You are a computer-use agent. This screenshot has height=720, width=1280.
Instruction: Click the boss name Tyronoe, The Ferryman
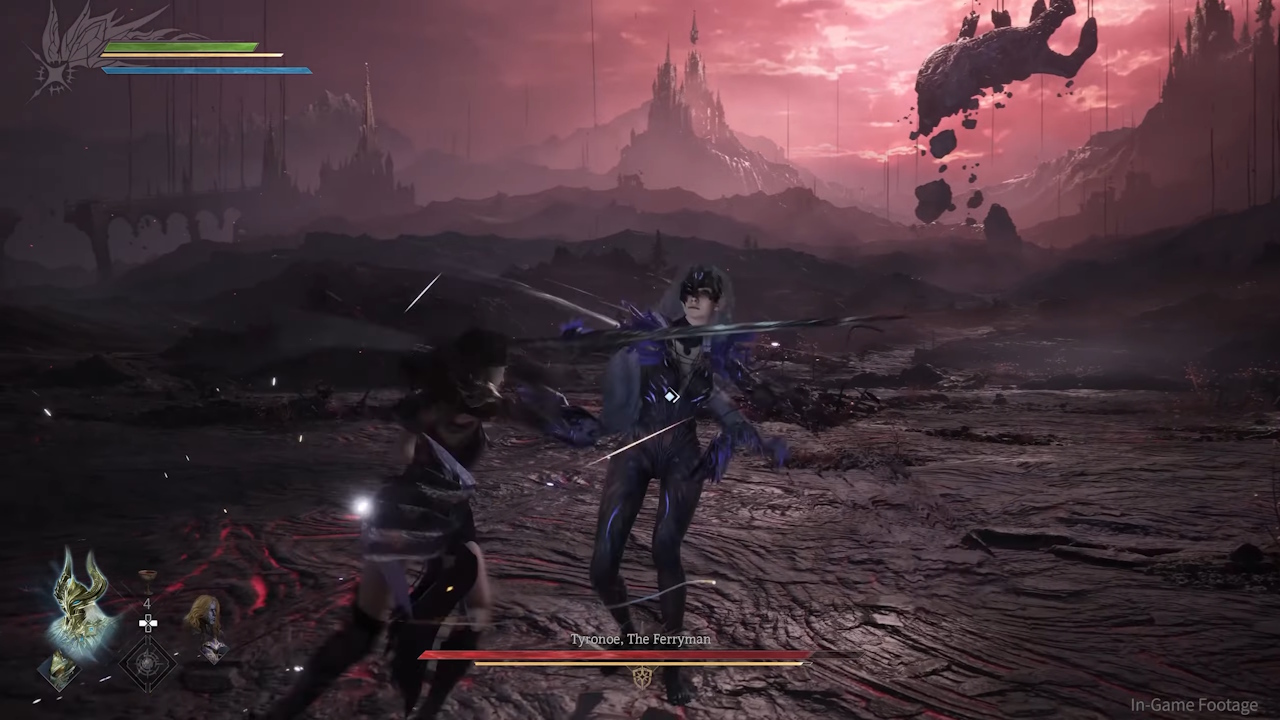639,639
